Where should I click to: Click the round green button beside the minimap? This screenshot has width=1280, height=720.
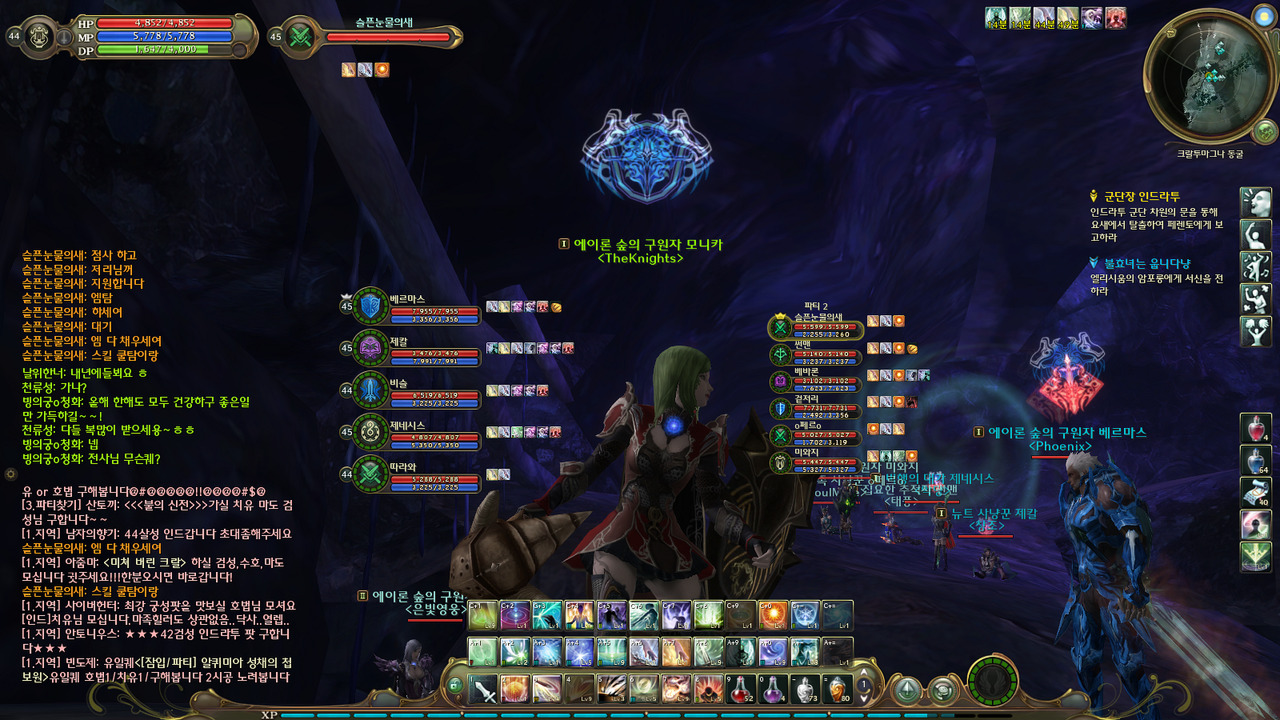pyautogui.click(x=1265, y=131)
